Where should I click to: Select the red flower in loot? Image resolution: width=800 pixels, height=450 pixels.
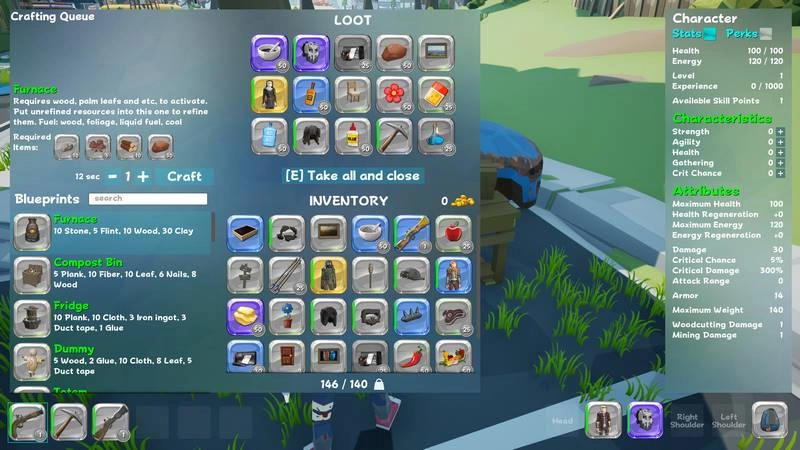click(x=395, y=94)
